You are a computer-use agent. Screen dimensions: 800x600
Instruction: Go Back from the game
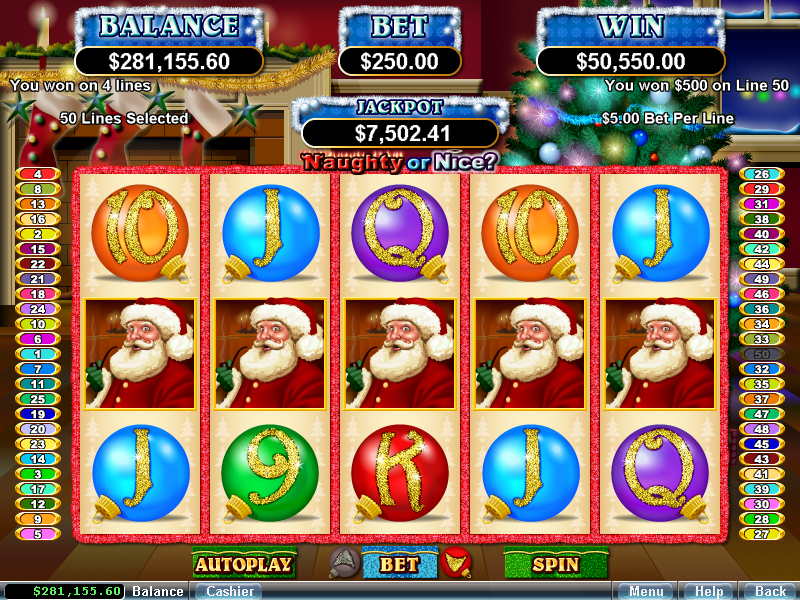click(x=770, y=591)
